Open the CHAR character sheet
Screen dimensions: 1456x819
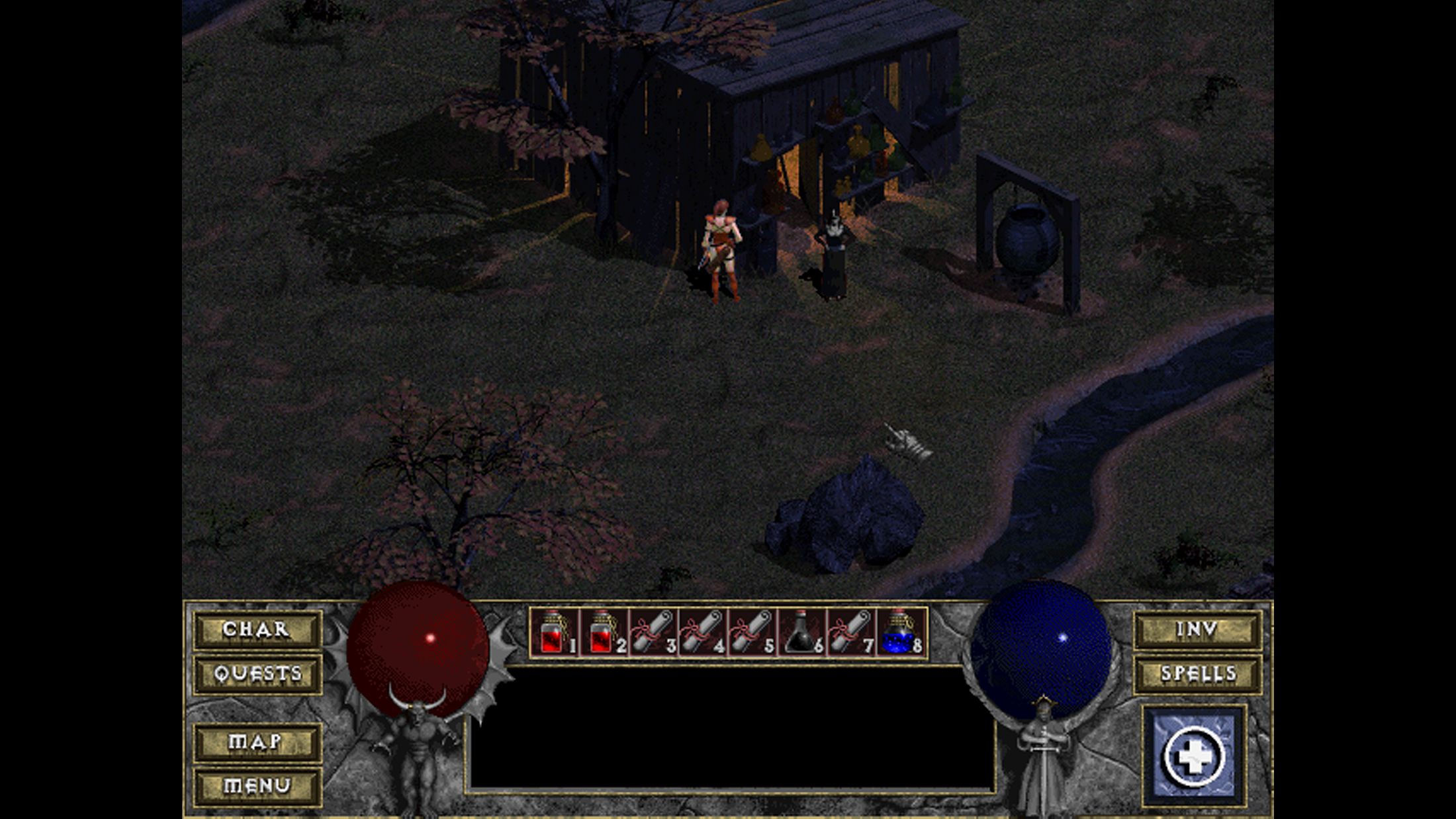pos(257,629)
